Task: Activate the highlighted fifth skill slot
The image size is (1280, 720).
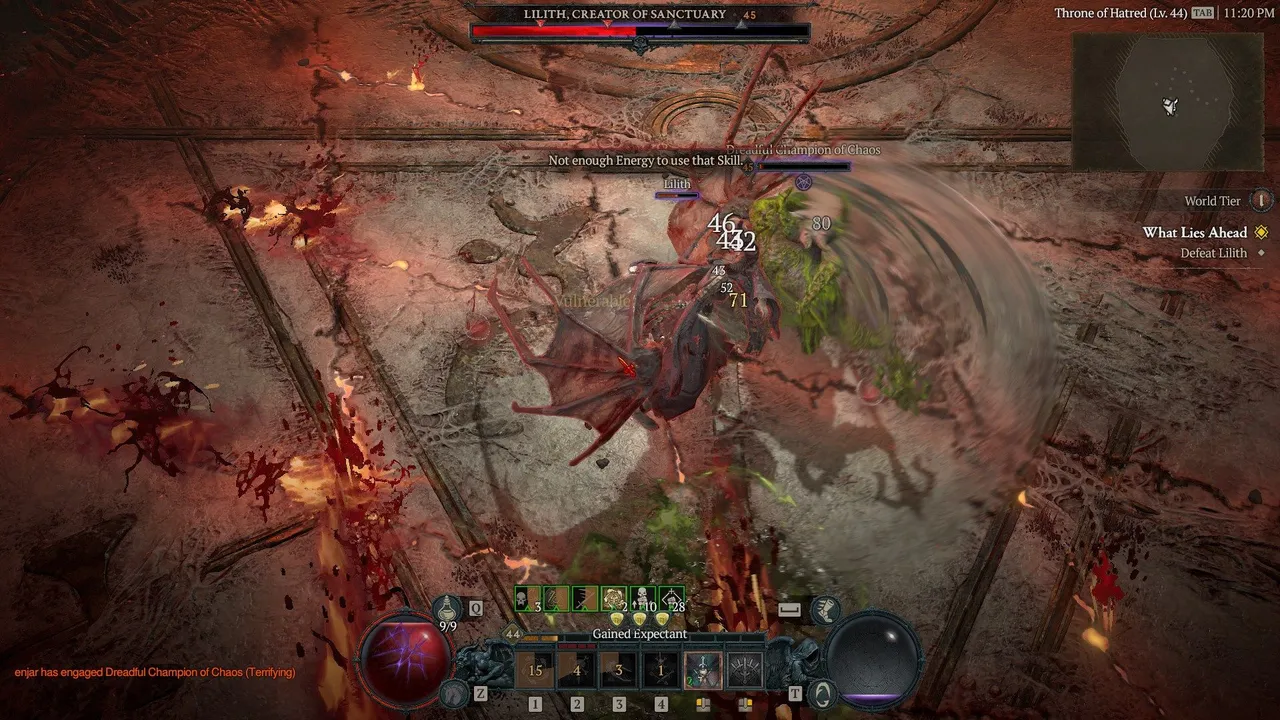Action: 703,670
